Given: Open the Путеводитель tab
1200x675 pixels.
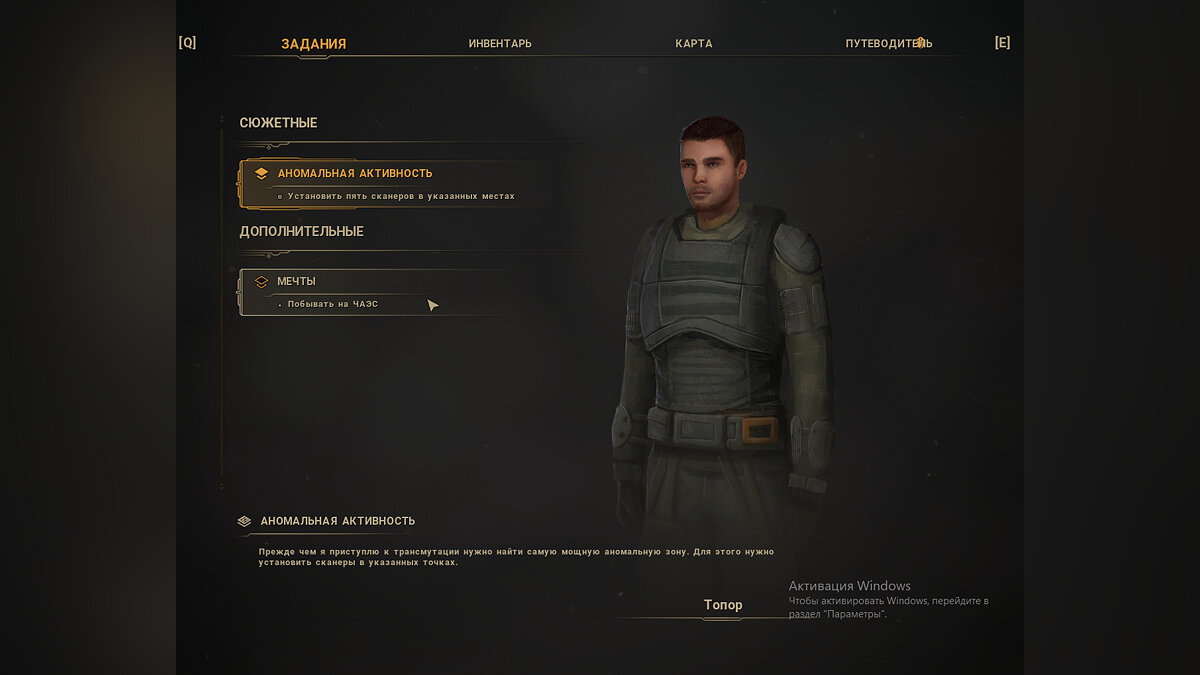Looking at the screenshot, I should tap(888, 44).
